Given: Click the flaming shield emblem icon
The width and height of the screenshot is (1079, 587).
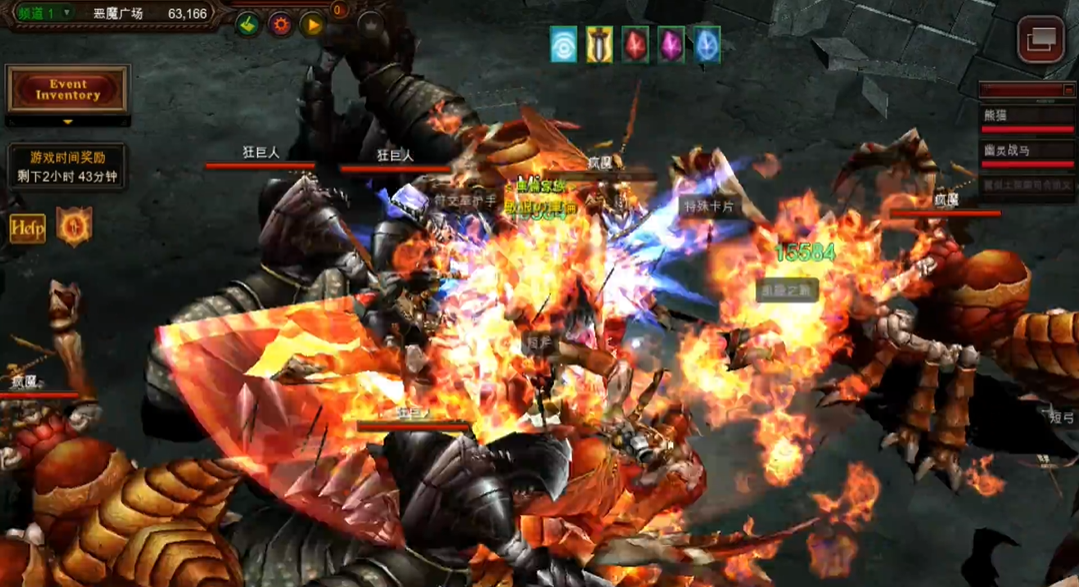Looking at the screenshot, I should click(x=74, y=227).
